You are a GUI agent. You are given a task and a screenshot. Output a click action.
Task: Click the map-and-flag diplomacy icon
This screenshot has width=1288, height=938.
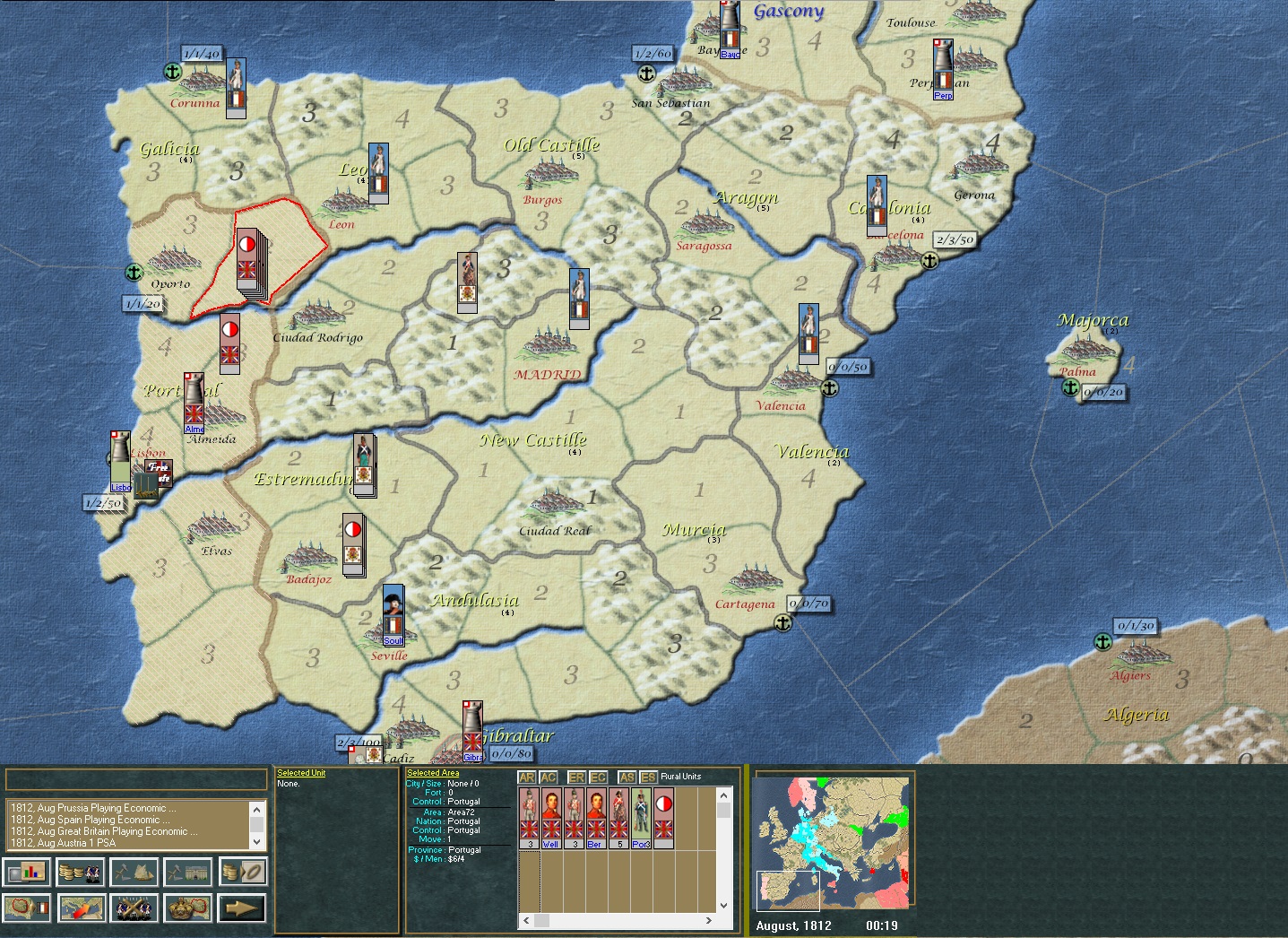[27, 908]
